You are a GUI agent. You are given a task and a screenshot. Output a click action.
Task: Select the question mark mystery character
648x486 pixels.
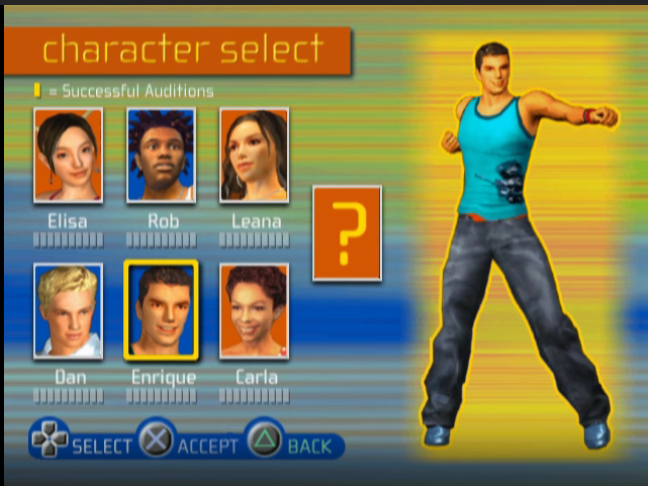[x=347, y=233]
